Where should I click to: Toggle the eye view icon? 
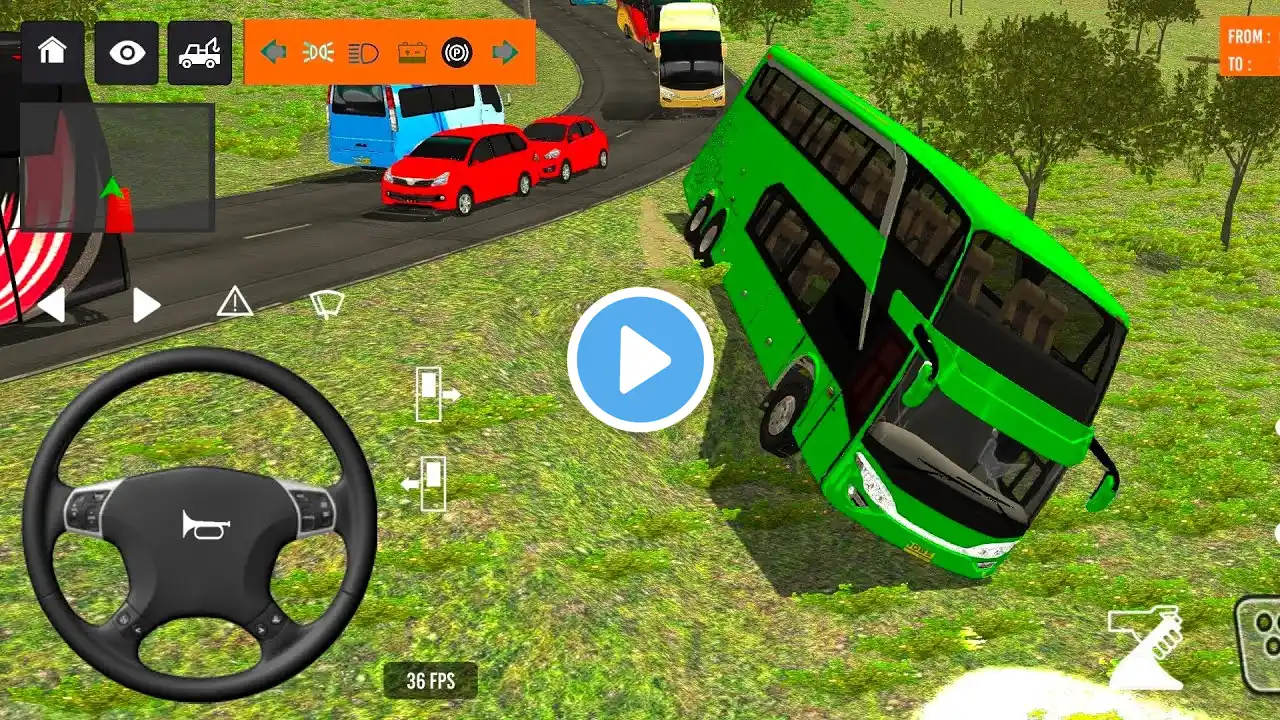tap(127, 53)
